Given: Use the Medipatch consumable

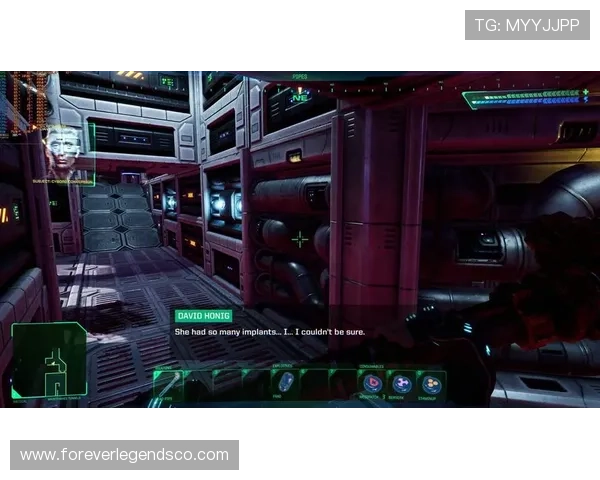Looking at the screenshot, I should point(372,383).
